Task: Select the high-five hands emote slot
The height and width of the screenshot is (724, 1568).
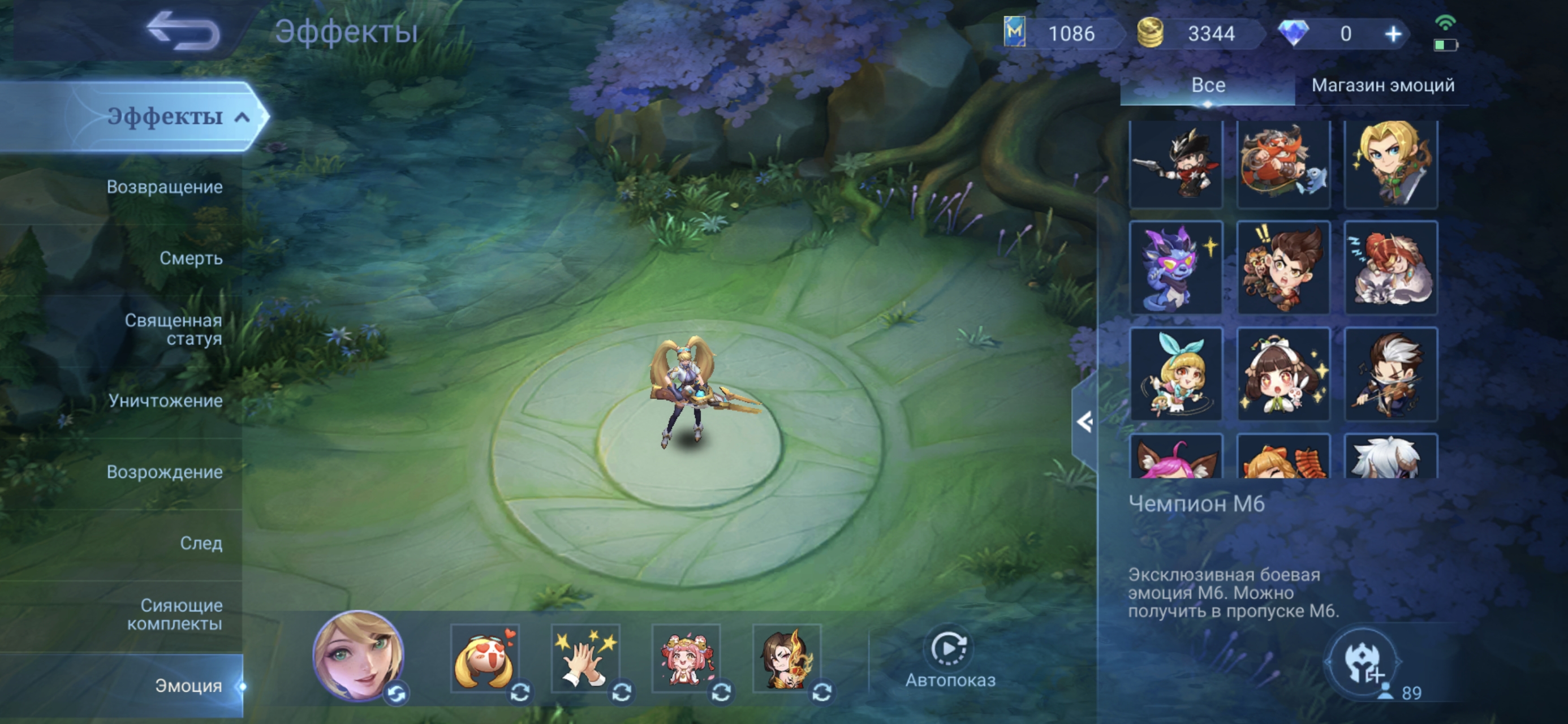Action: [585, 659]
